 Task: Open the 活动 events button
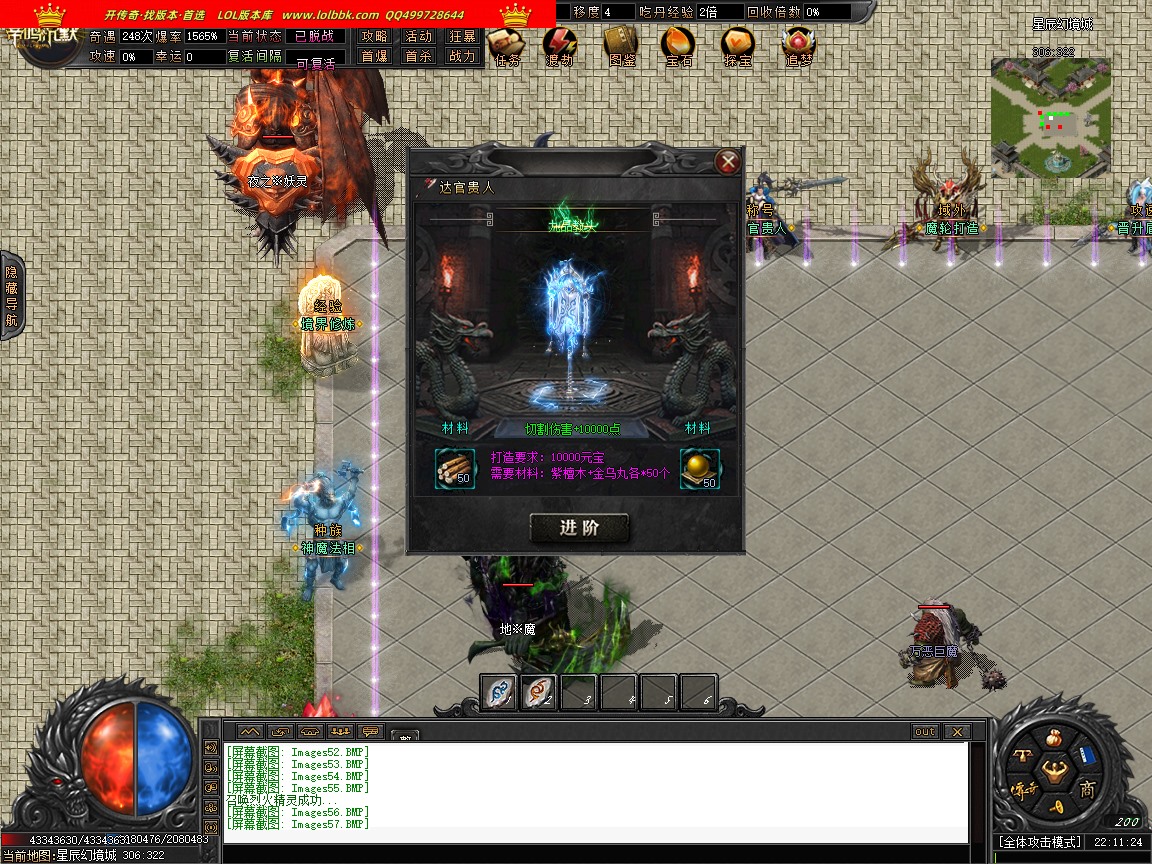(x=418, y=36)
